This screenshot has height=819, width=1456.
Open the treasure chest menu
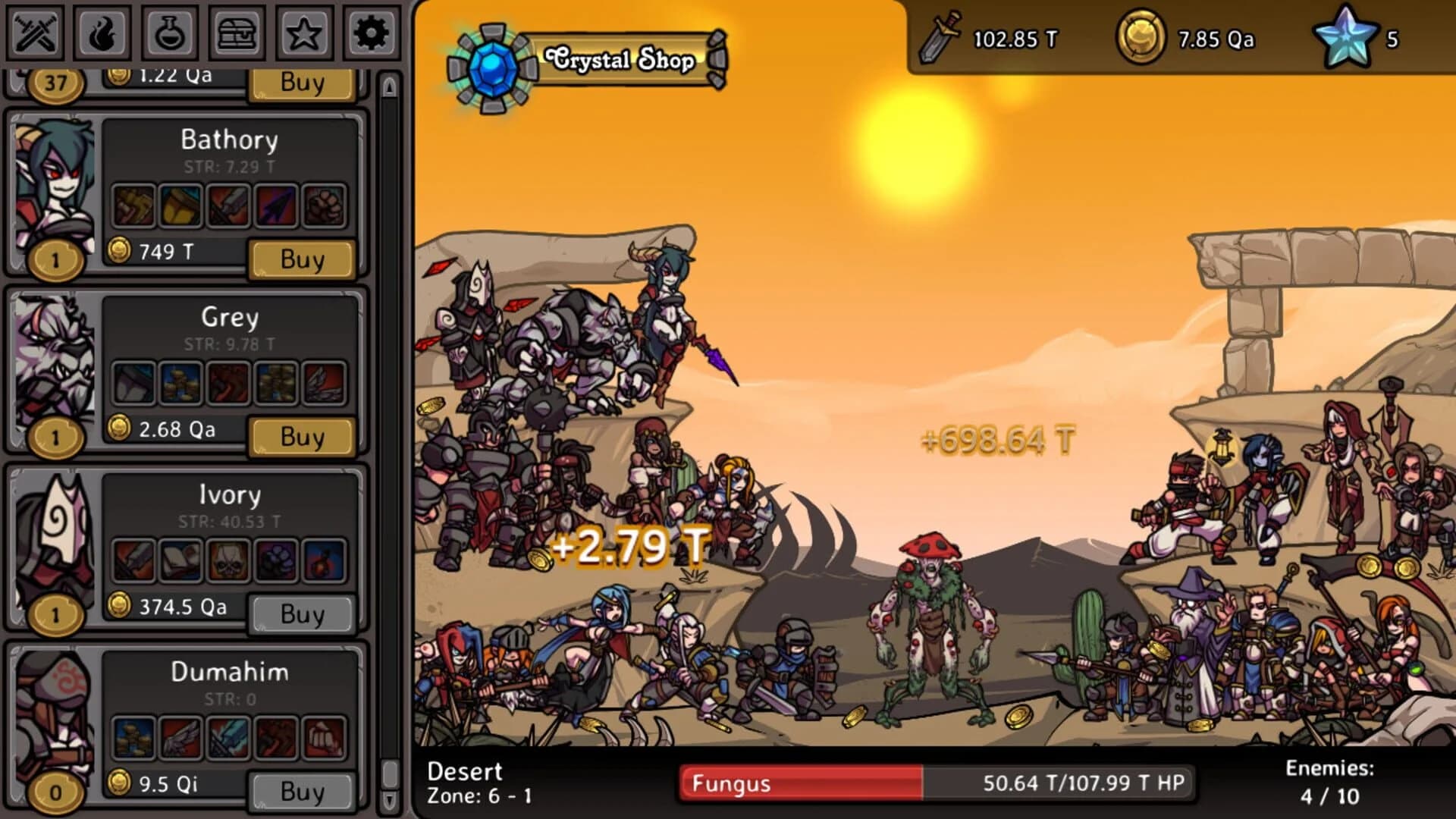pyautogui.click(x=235, y=34)
